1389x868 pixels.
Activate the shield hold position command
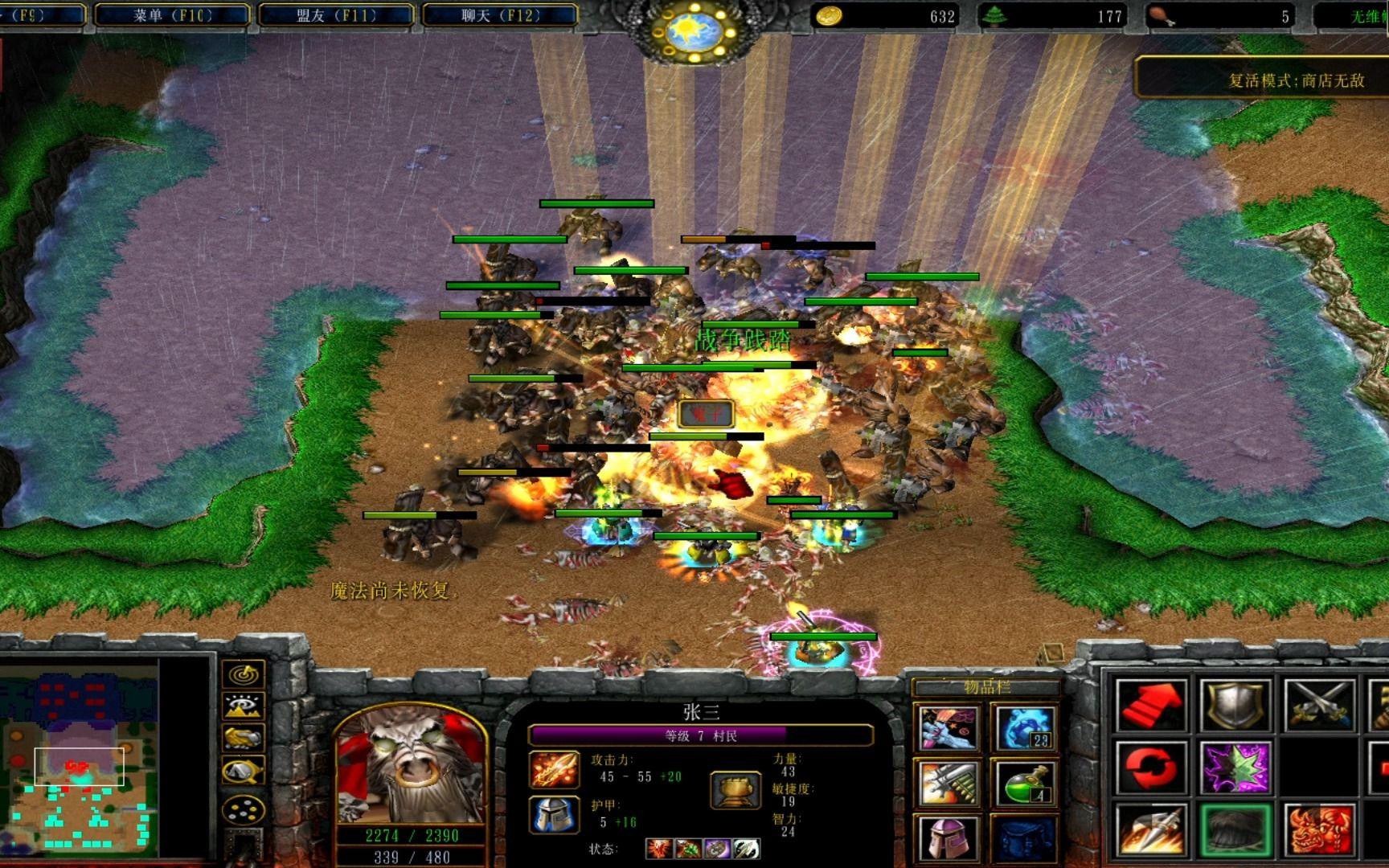point(1235,705)
